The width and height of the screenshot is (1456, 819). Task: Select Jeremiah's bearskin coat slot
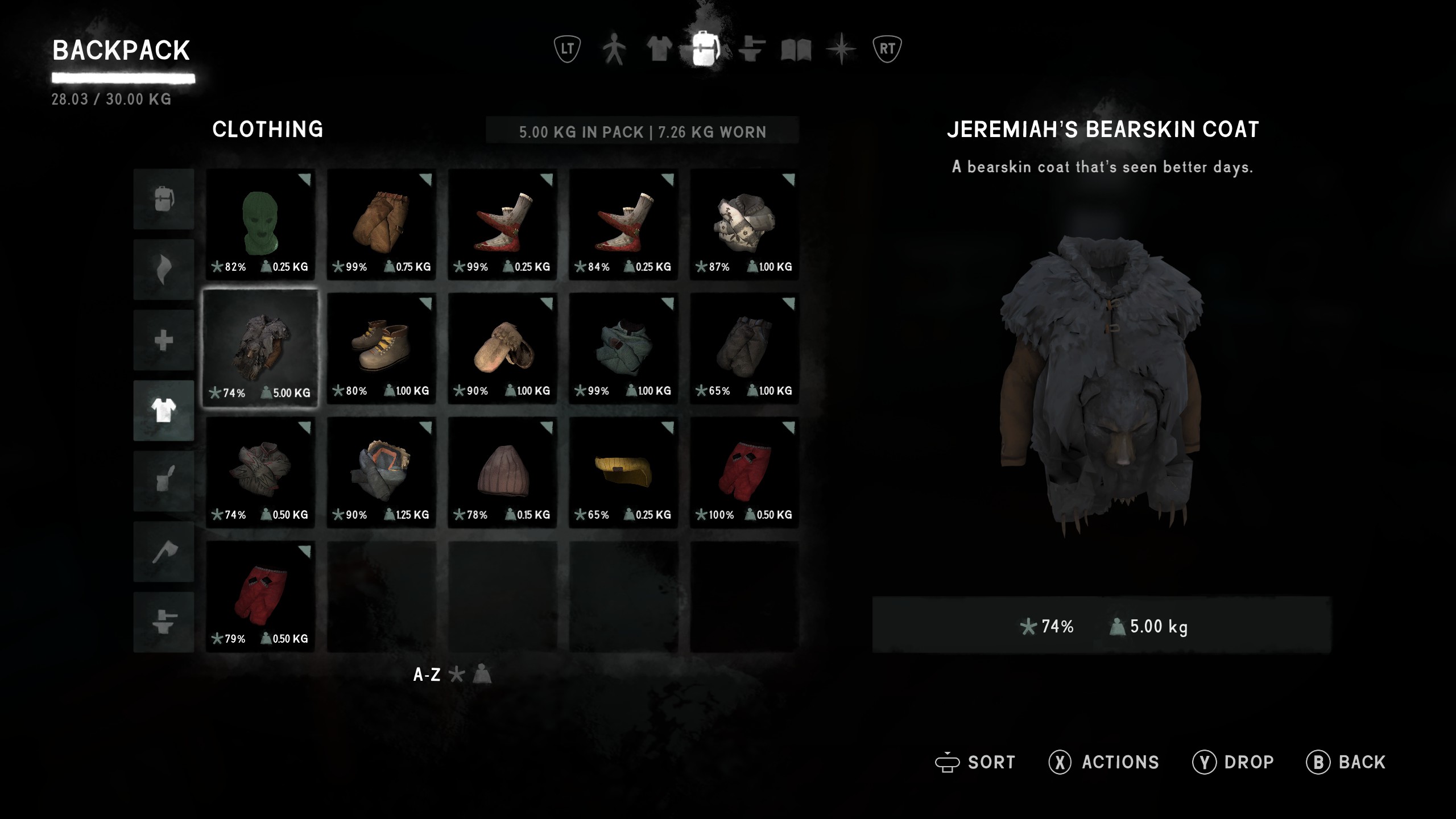[260, 348]
